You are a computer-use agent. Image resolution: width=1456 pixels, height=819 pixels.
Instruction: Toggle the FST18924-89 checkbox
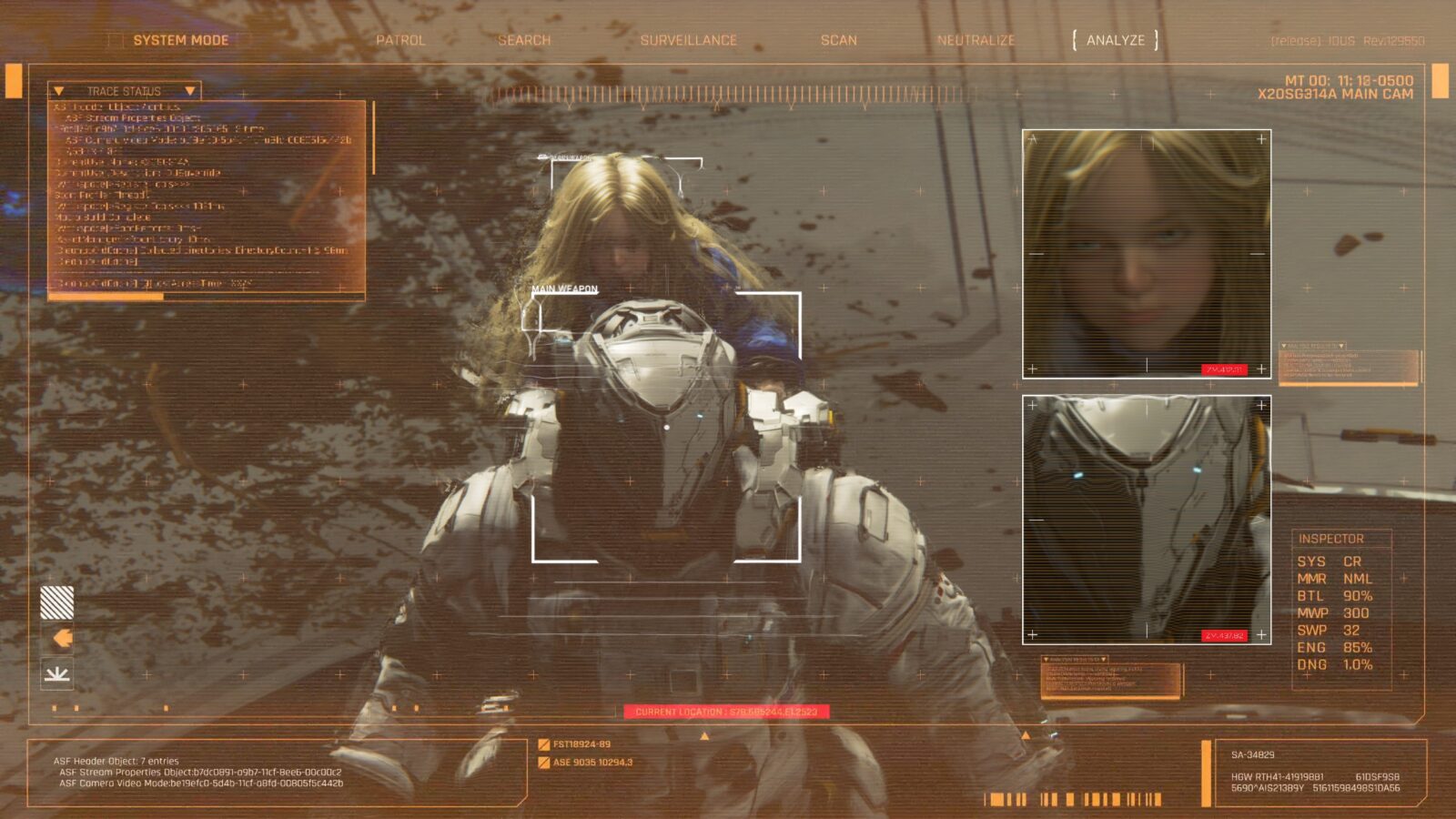click(x=544, y=744)
